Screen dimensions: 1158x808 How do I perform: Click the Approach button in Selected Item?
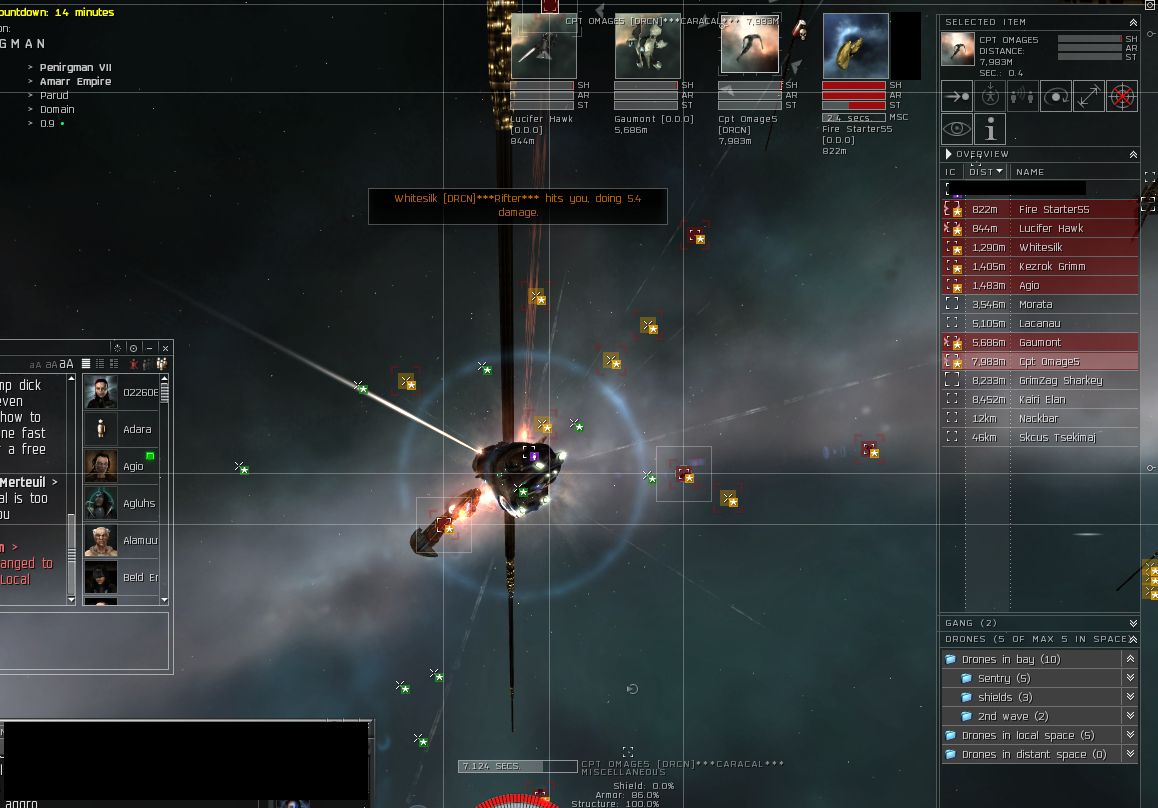[957, 96]
